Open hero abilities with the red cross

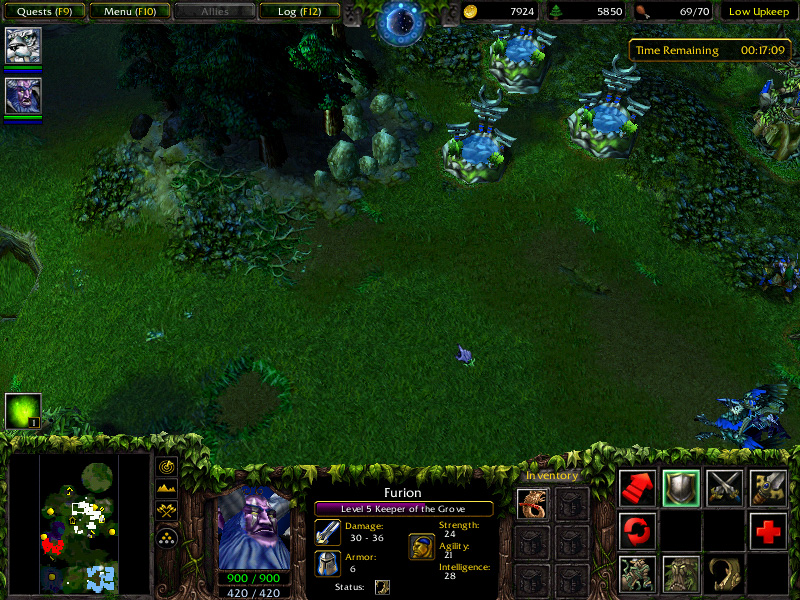(769, 530)
